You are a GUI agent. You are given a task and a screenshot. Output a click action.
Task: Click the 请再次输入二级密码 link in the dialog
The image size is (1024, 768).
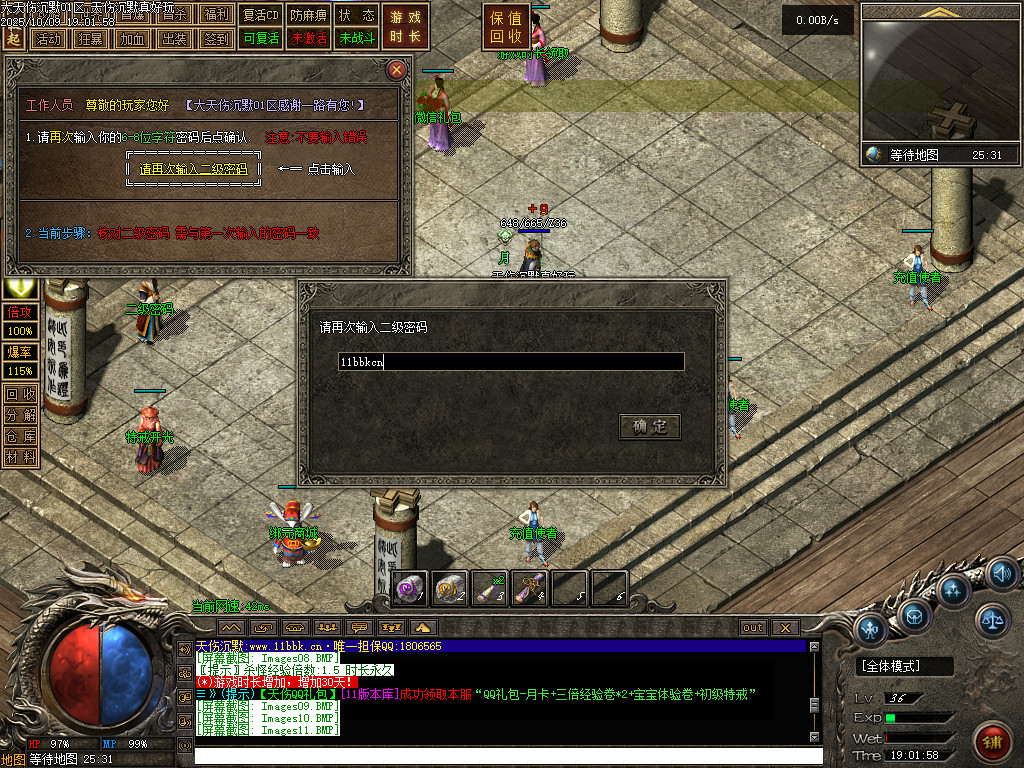pyautogui.click(x=194, y=169)
